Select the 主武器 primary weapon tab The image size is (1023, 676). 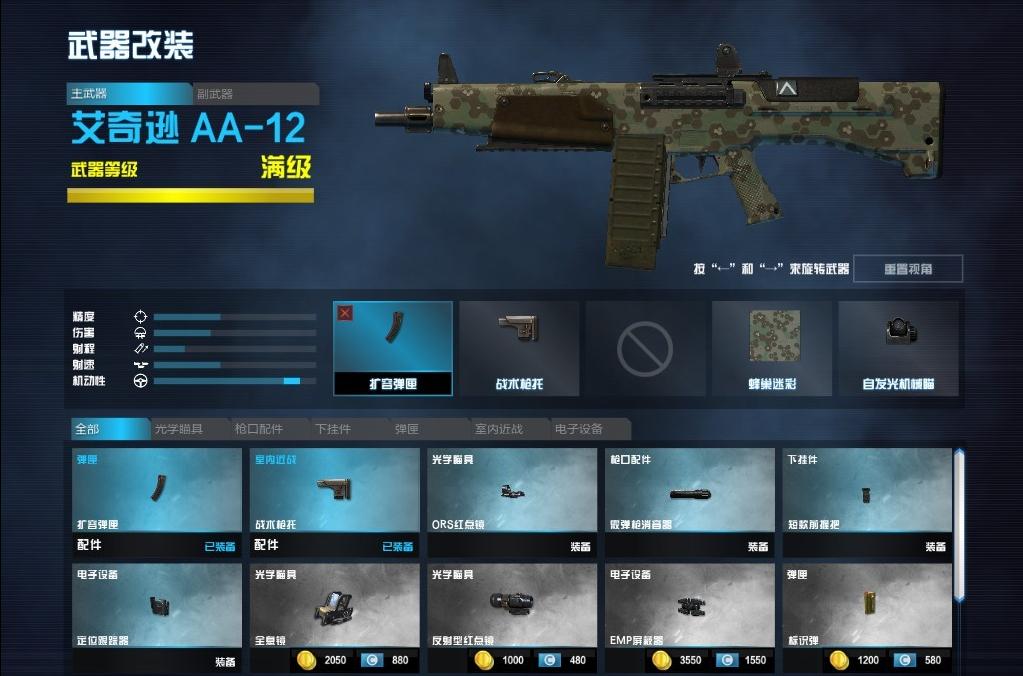click(127, 94)
